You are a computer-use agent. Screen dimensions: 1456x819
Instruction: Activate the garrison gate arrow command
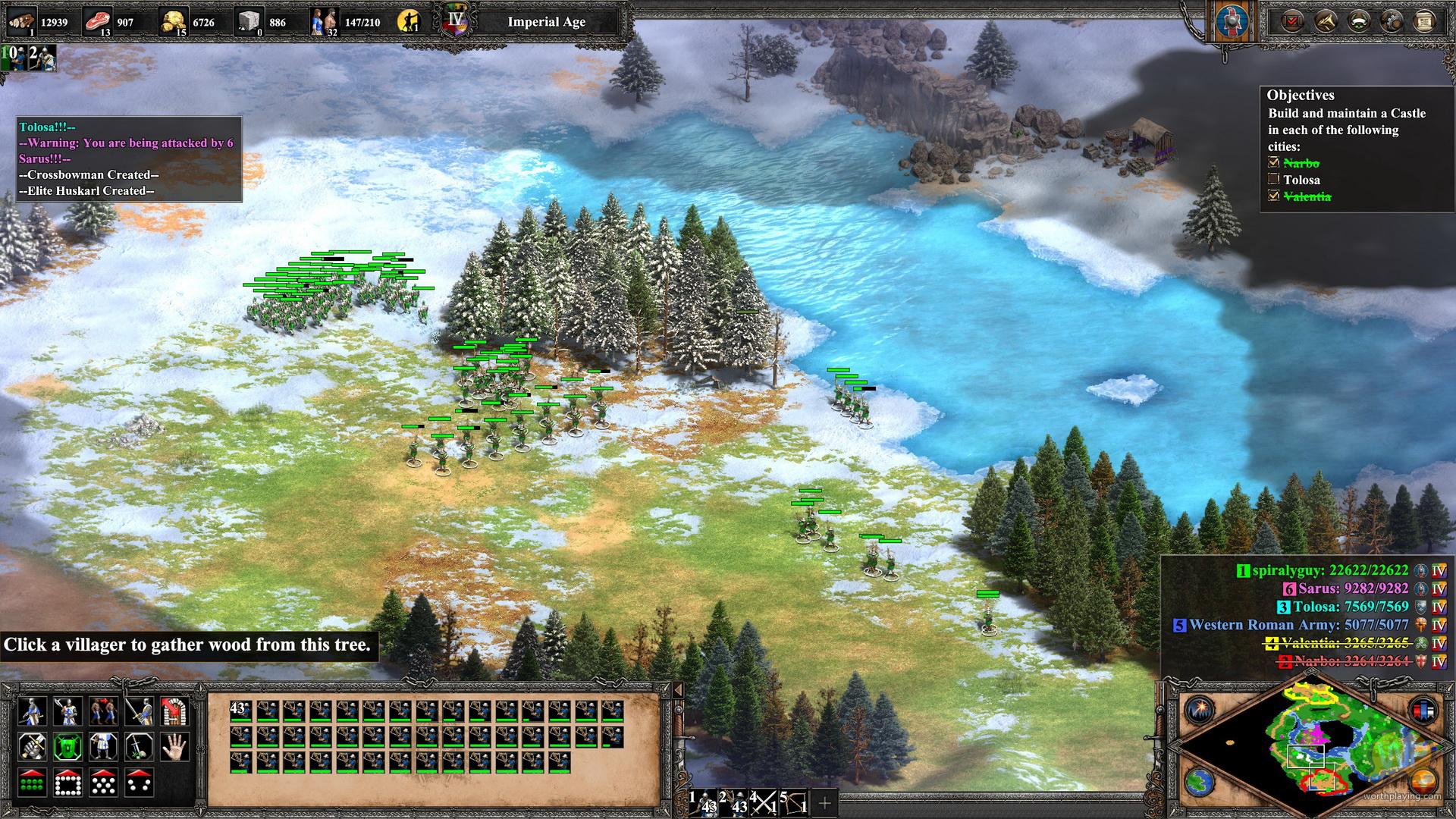point(174,711)
